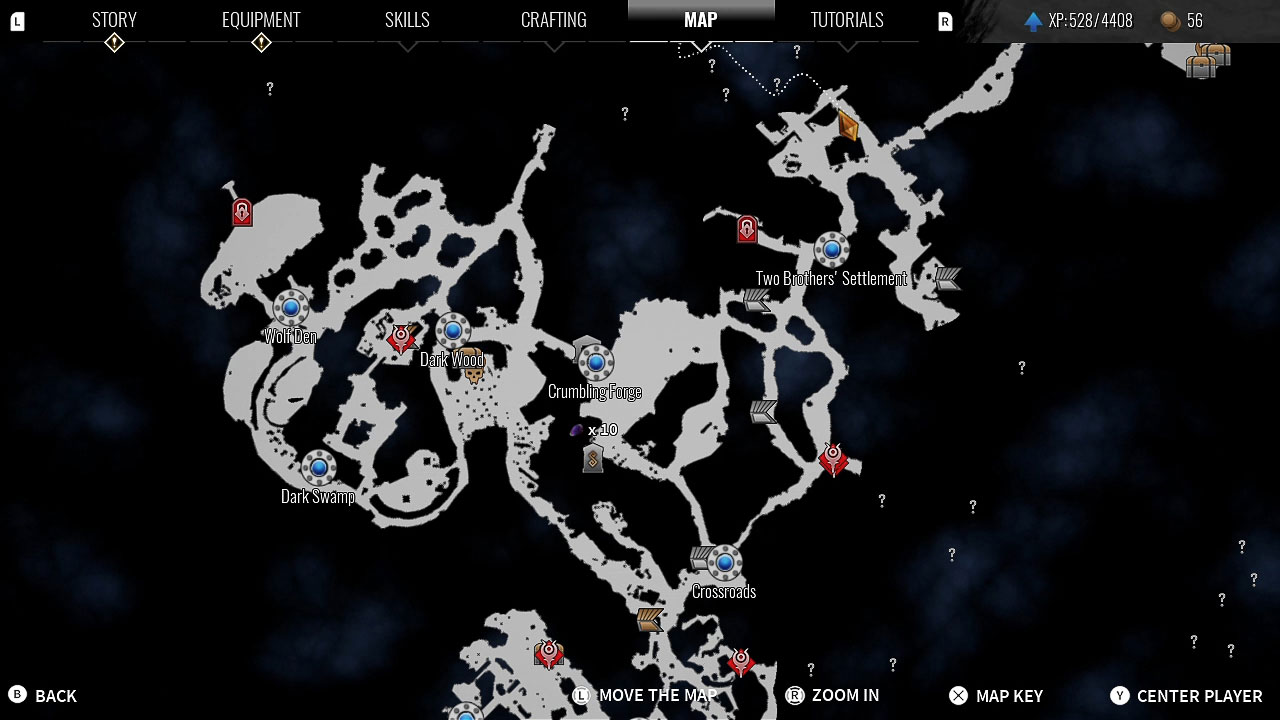Select the Two Brothers' Settlement travel icon
Image resolution: width=1280 pixels, height=720 pixels.
pyautogui.click(x=831, y=250)
